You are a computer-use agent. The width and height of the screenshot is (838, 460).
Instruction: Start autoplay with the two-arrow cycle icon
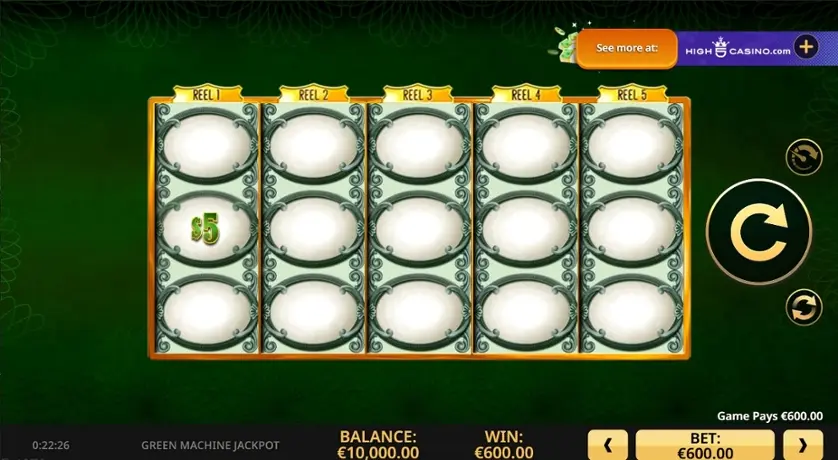pos(803,308)
